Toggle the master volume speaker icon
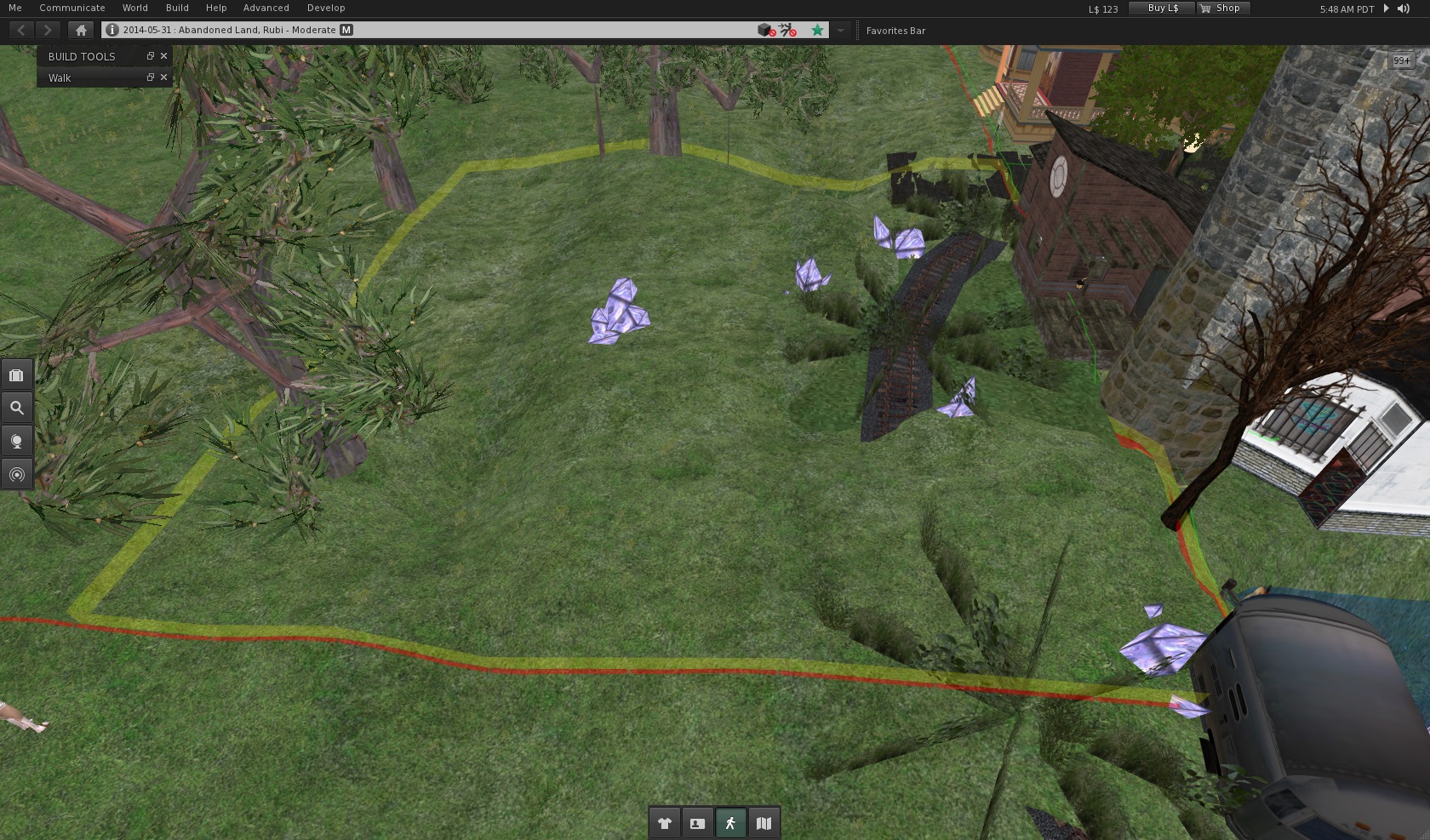 click(x=1403, y=9)
